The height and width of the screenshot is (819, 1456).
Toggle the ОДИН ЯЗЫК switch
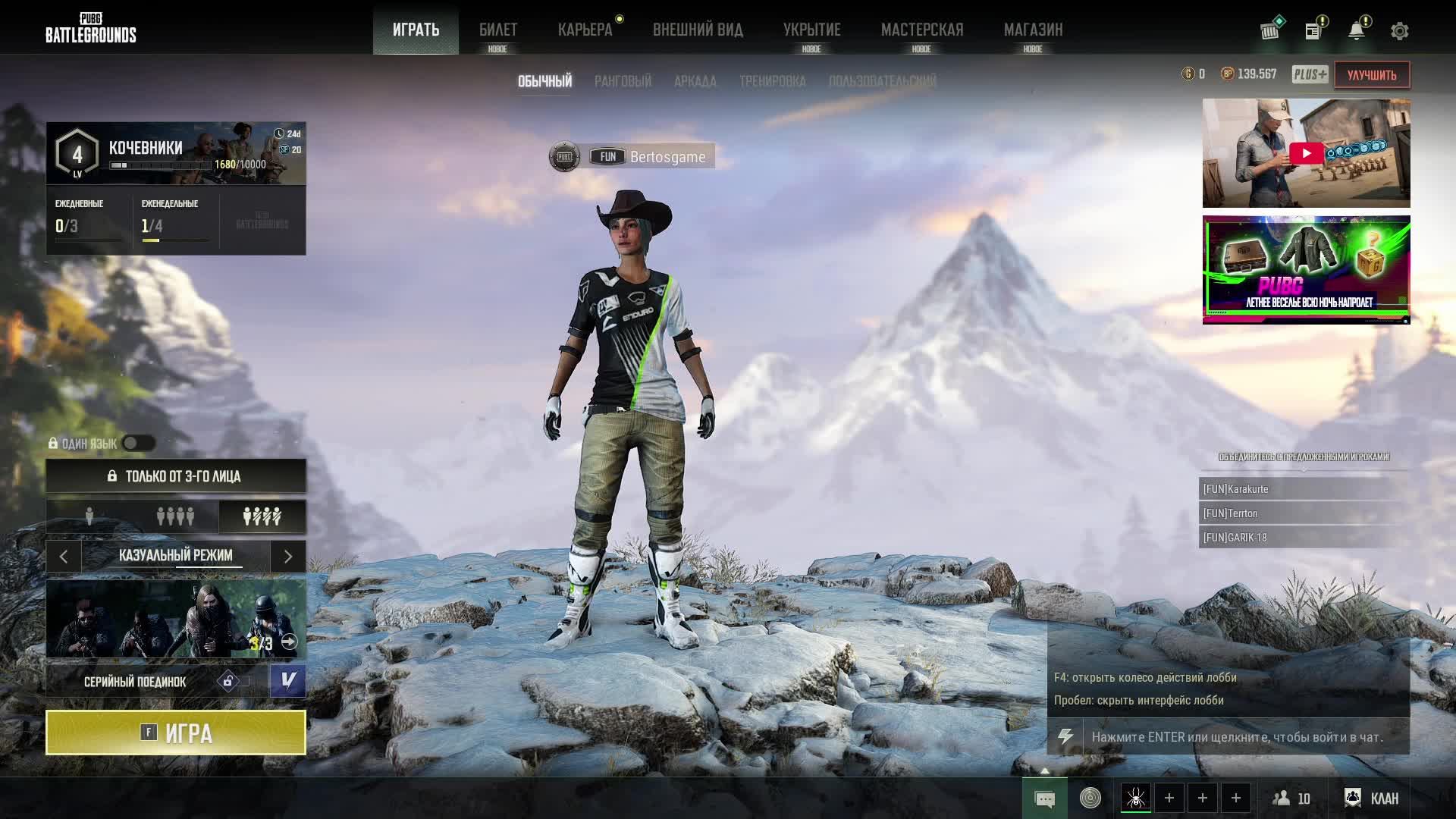pos(139,443)
